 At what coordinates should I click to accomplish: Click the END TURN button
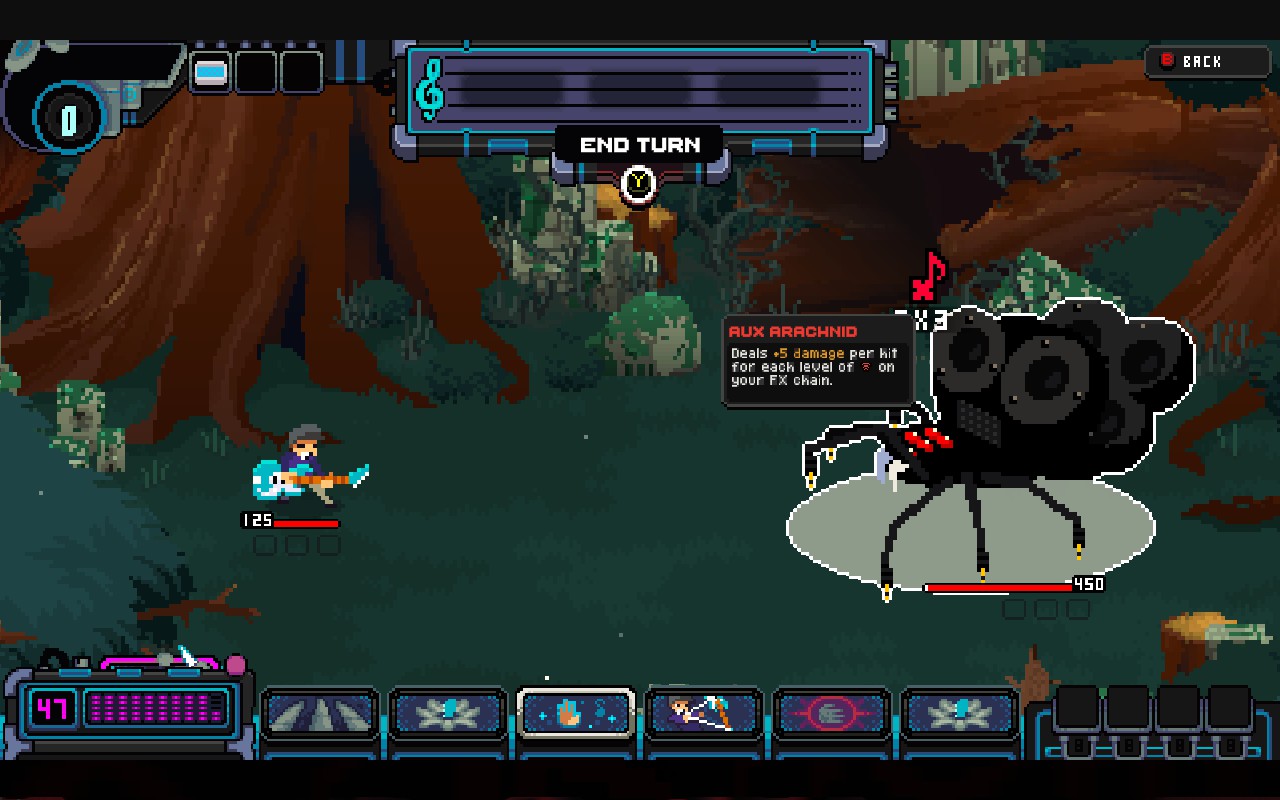(x=639, y=146)
